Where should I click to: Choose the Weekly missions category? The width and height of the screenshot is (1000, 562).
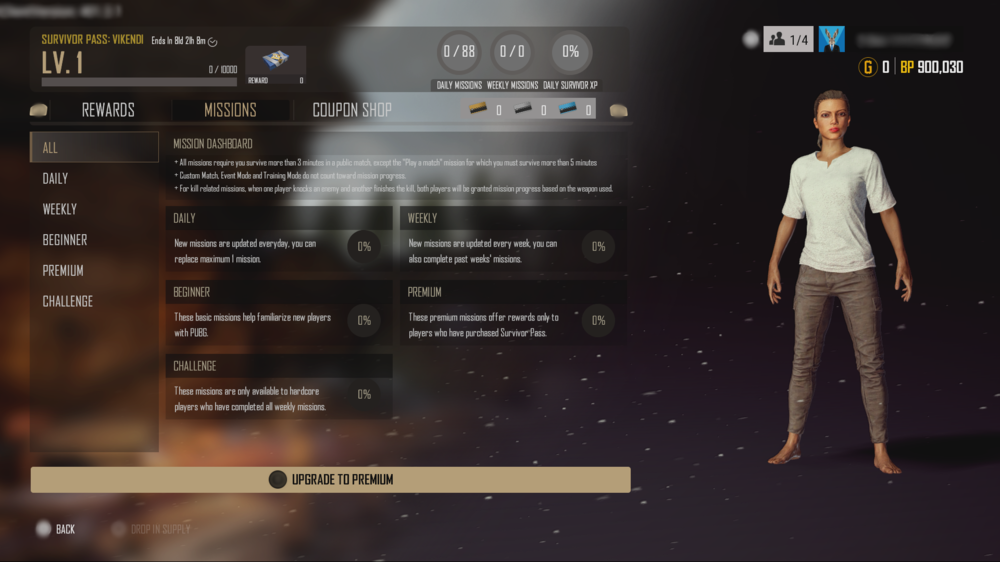[x=94, y=209]
